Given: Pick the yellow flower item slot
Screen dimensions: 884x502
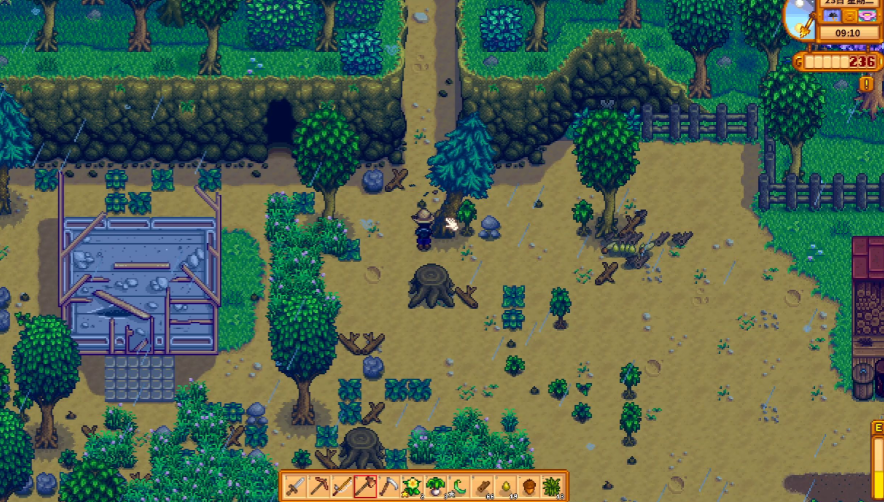Looking at the screenshot, I should coord(412,487).
